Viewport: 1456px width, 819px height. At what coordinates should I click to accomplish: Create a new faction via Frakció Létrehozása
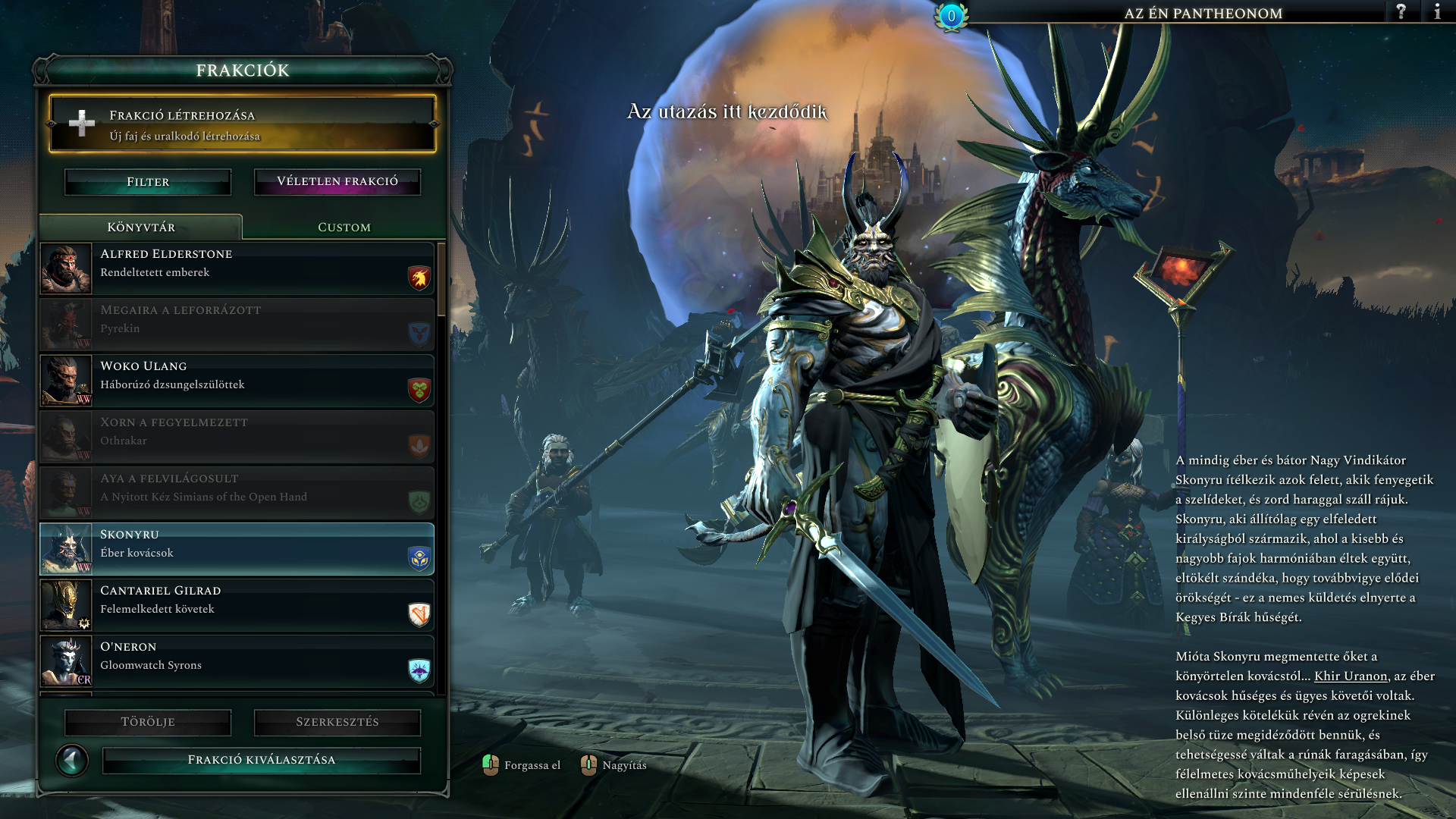click(x=243, y=124)
